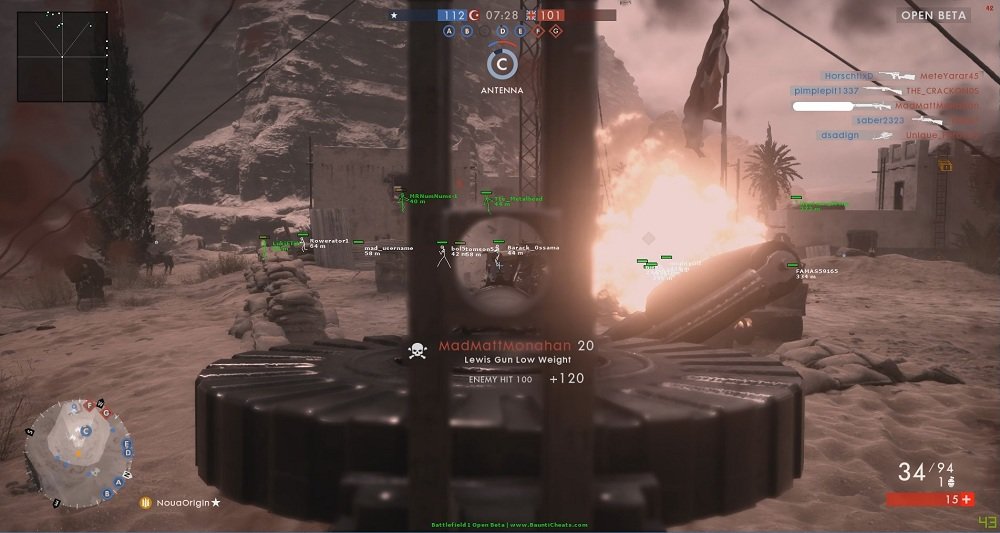Select objective A flag in top bar
1000x533 pixels.
coord(449,31)
